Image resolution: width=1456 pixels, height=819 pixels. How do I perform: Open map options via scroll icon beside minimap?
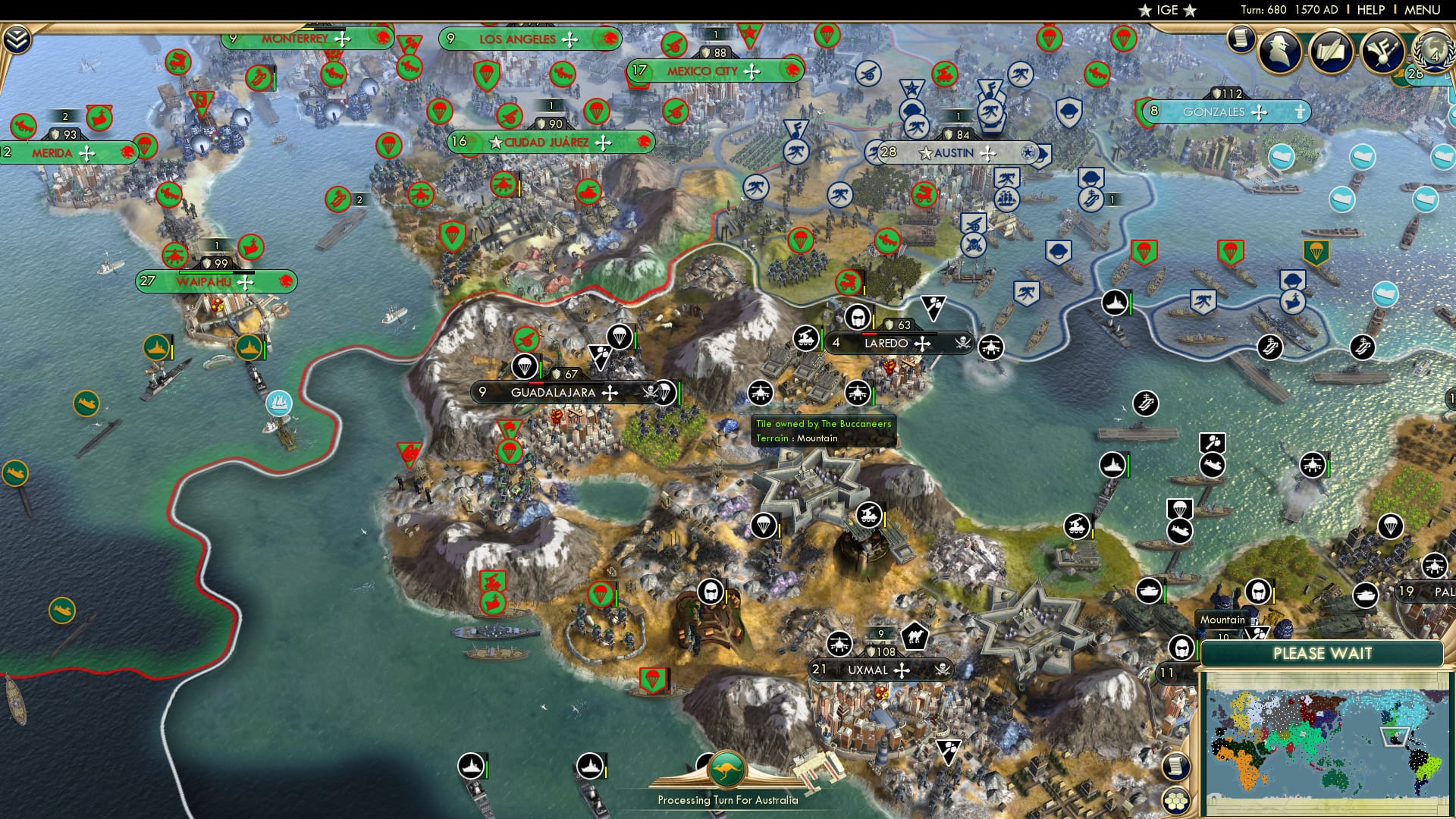coord(1175,767)
